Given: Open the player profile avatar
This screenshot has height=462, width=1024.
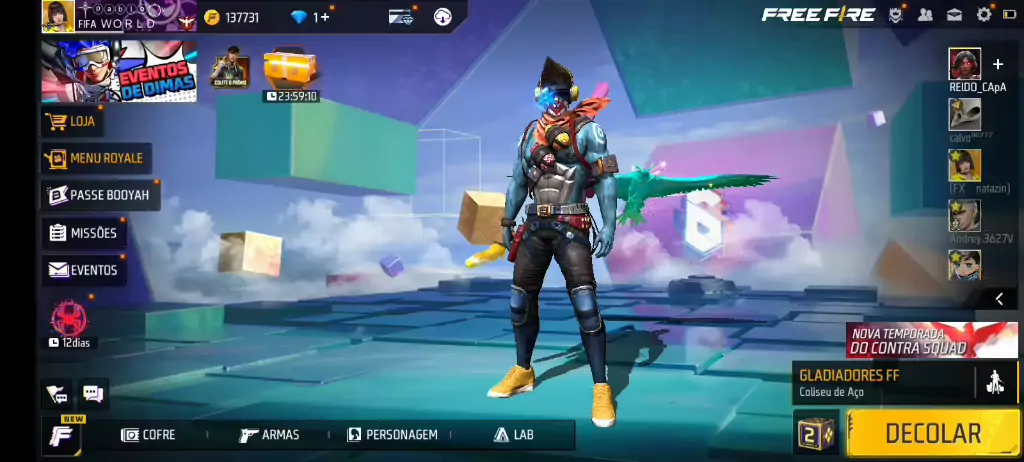Looking at the screenshot, I should pos(58,16).
